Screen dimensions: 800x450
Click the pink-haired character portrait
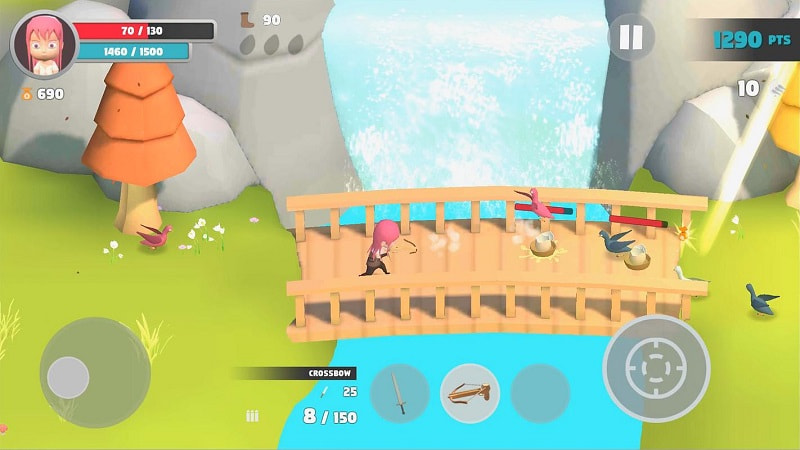point(43,45)
